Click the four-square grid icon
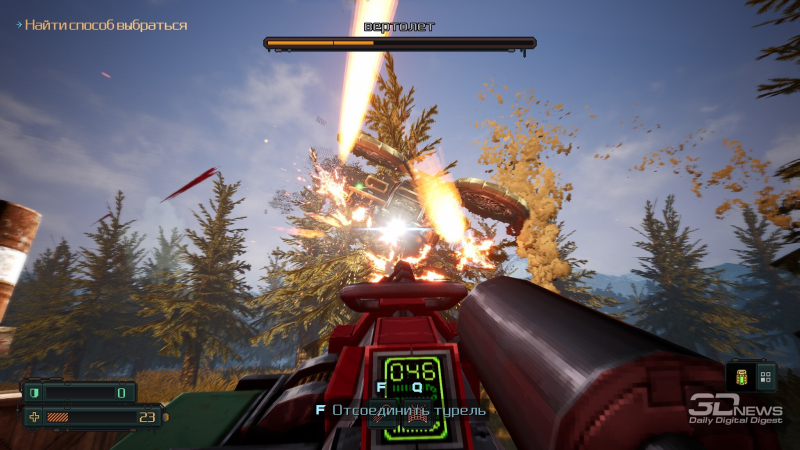Image resolution: width=800 pixels, height=450 pixels. click(765, 377)
